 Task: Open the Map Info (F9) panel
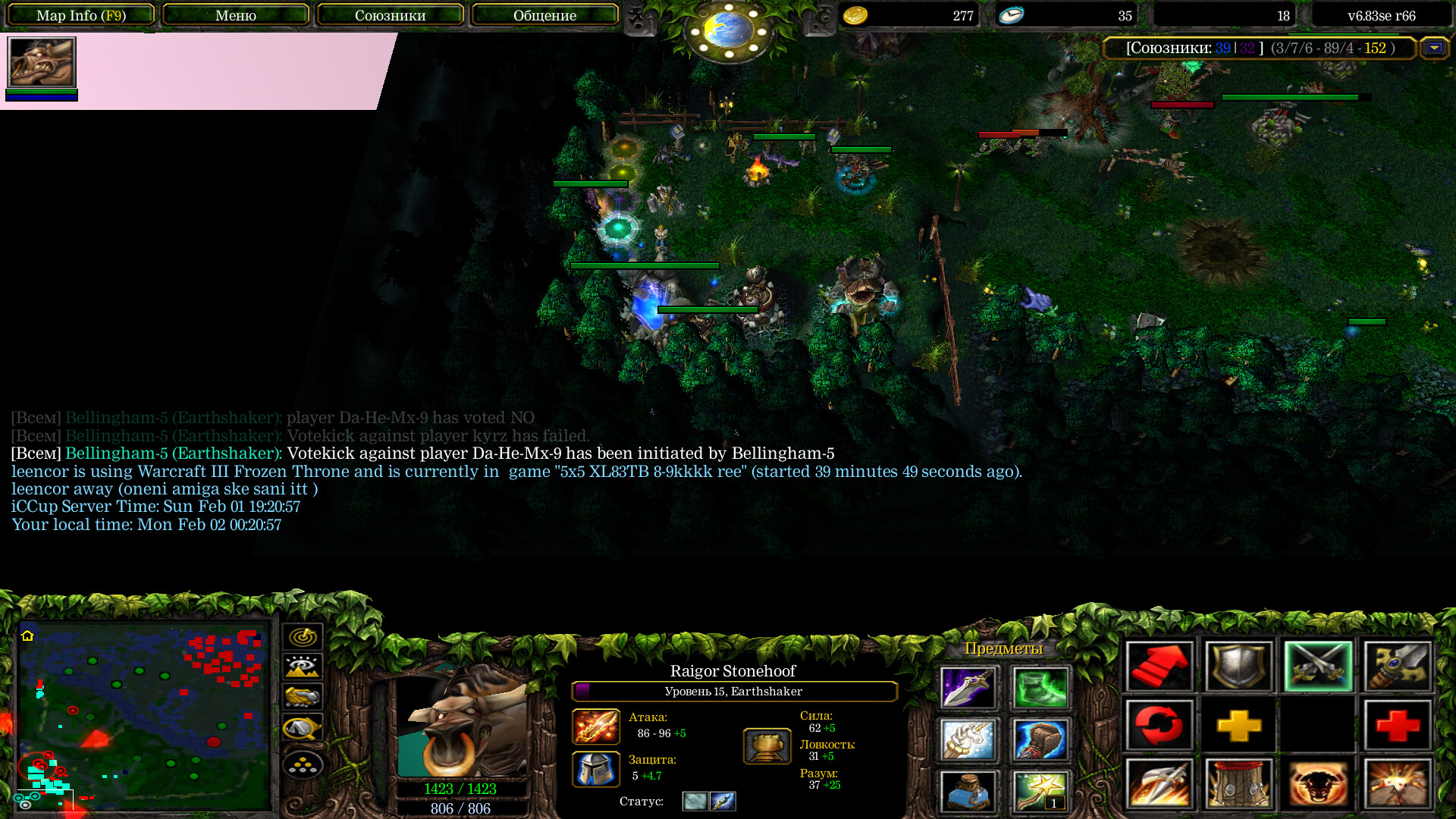tap(81, 15)
